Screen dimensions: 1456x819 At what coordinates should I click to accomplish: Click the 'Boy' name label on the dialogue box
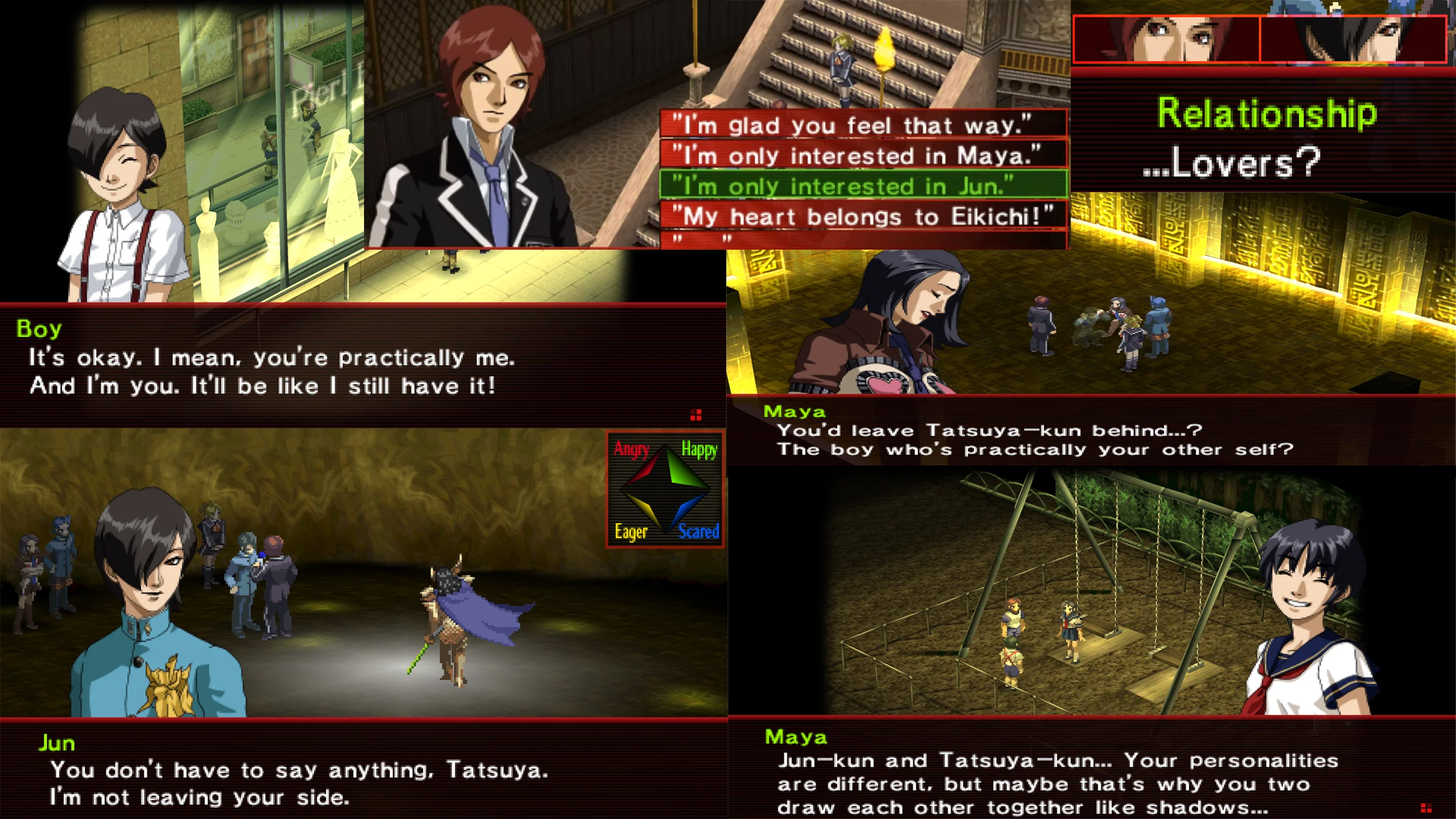click(41, 329)
